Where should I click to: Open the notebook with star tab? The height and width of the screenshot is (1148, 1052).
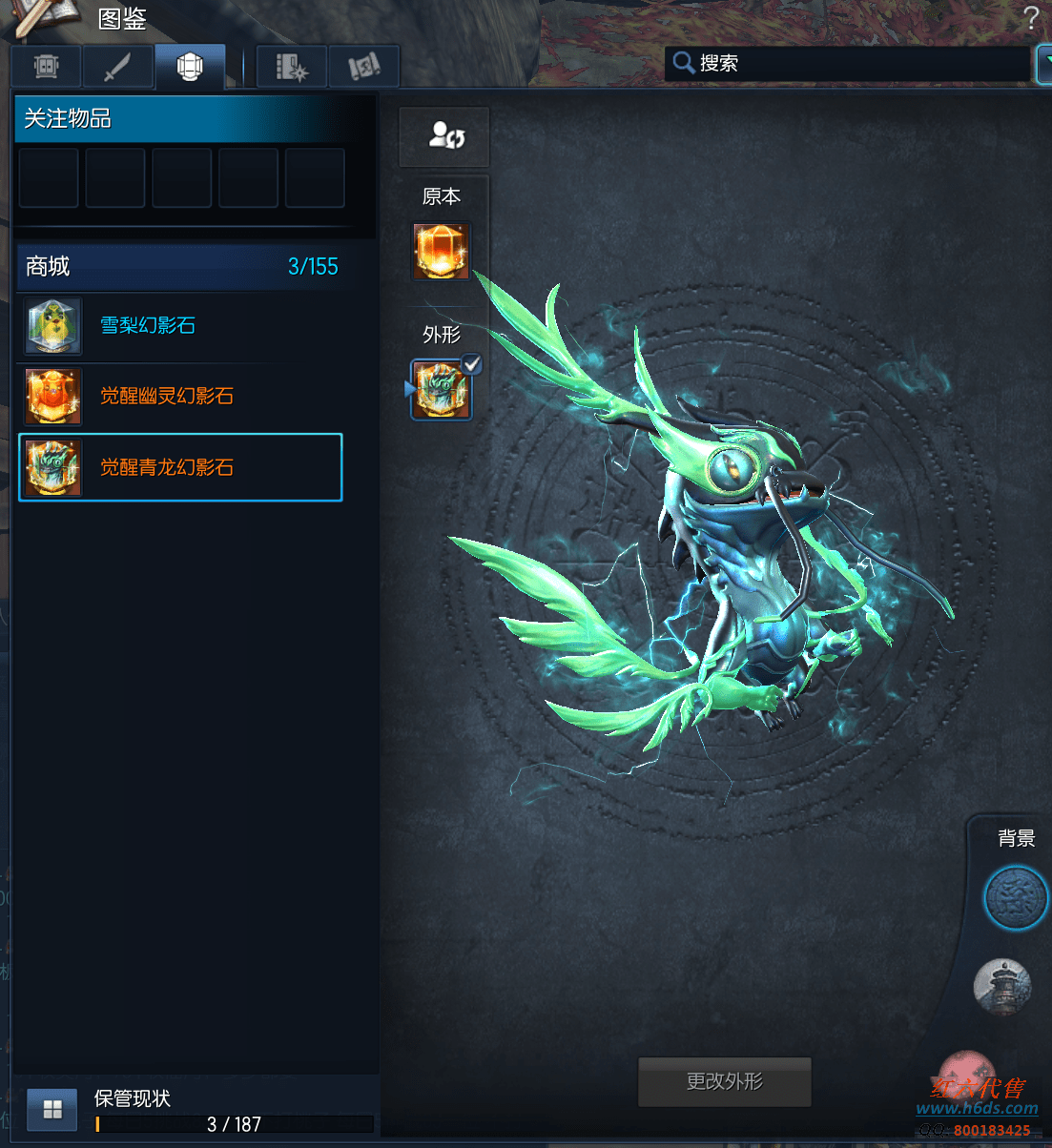click(x=291, y=67)
